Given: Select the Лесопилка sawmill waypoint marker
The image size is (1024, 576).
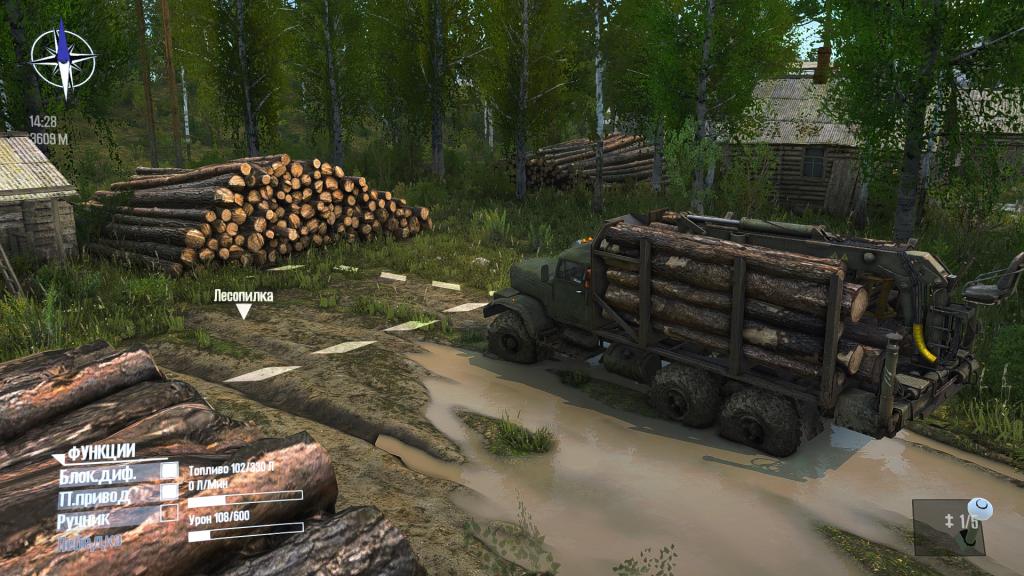Looking at the screenshot, I should tap(243, 310).
